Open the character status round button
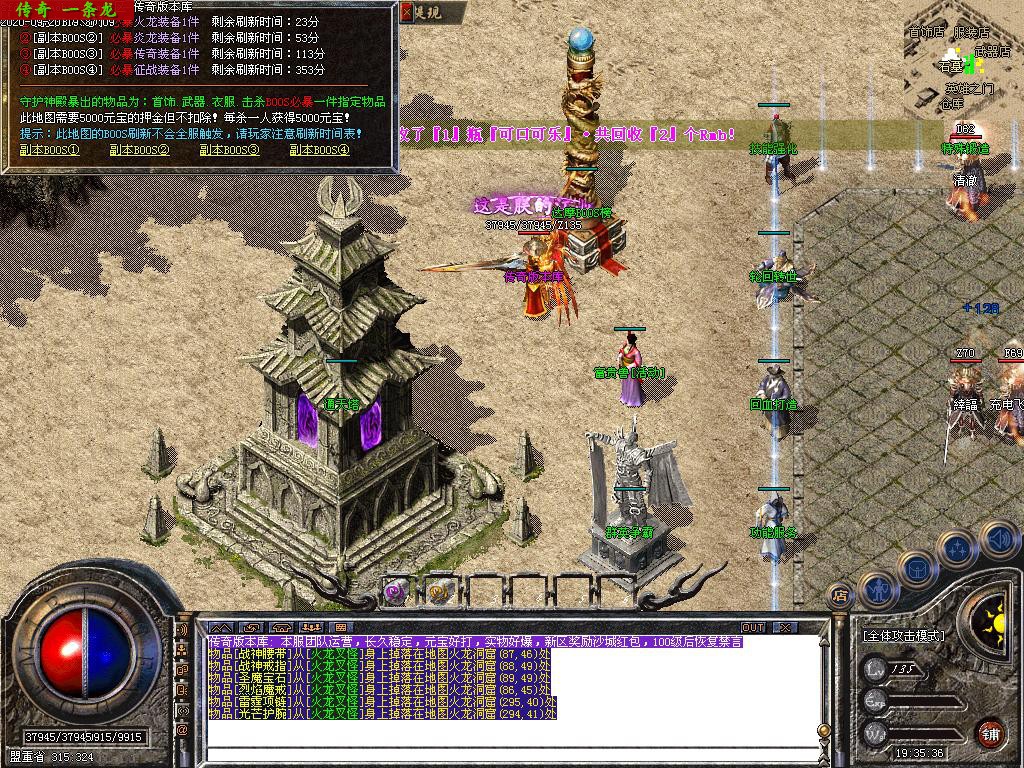The image size is (1024, 768). 877,590
